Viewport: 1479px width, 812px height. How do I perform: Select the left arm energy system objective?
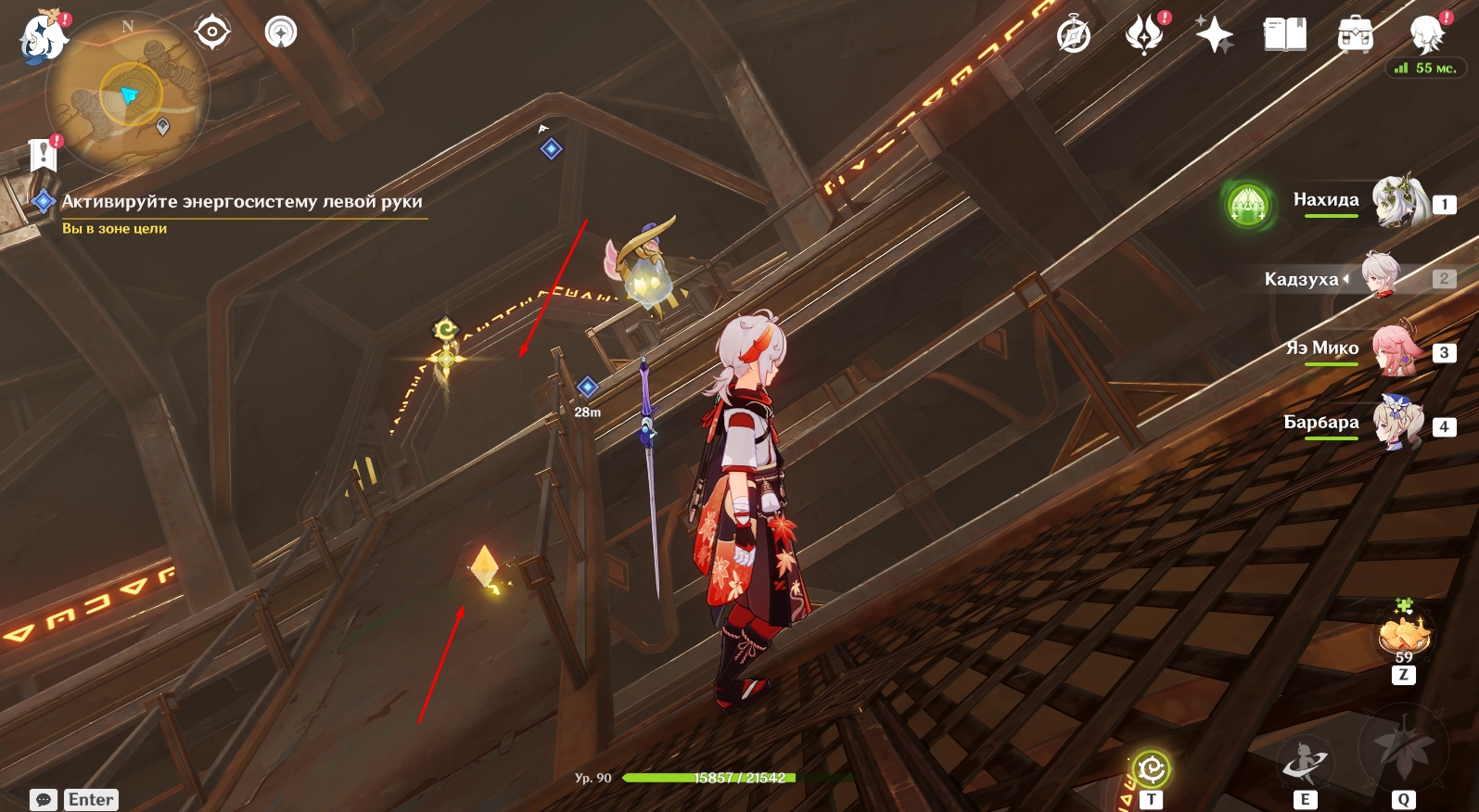[x=241, y=201]
